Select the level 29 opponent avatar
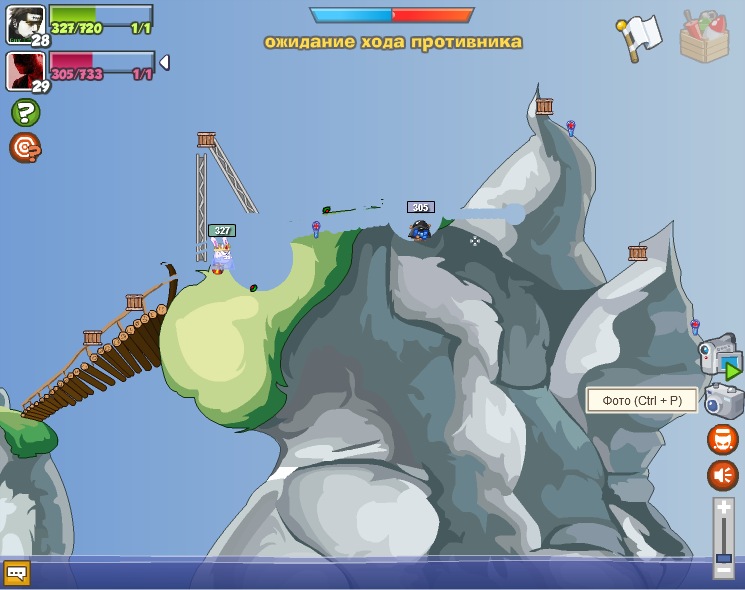 pyautogui.click(x=24, y=70)
